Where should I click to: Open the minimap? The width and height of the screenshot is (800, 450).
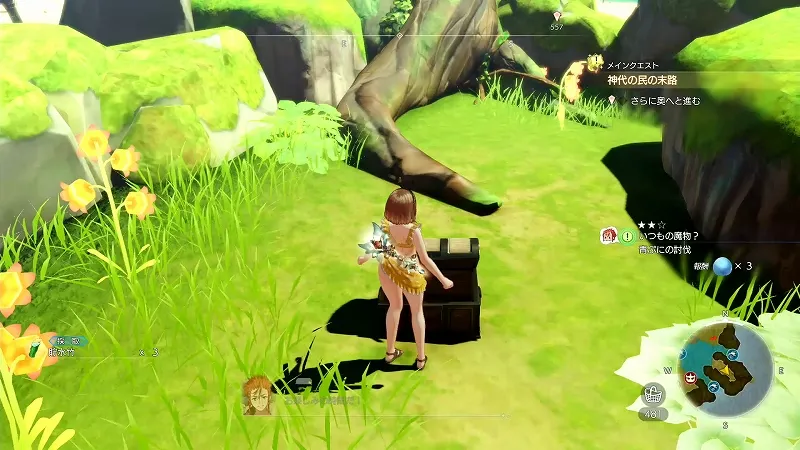point(726,368)
